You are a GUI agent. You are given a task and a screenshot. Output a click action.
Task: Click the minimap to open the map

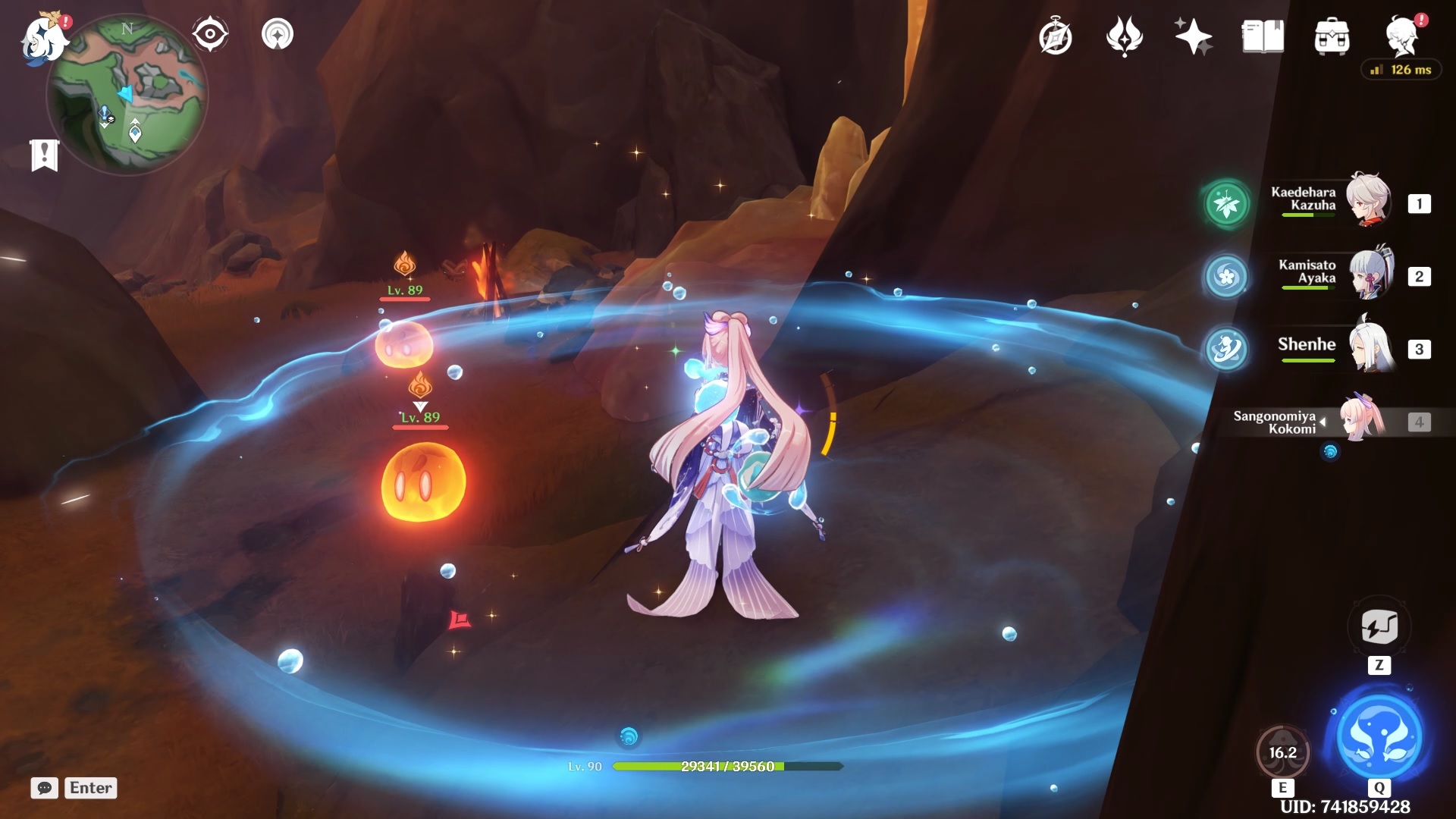click(129, 91)
